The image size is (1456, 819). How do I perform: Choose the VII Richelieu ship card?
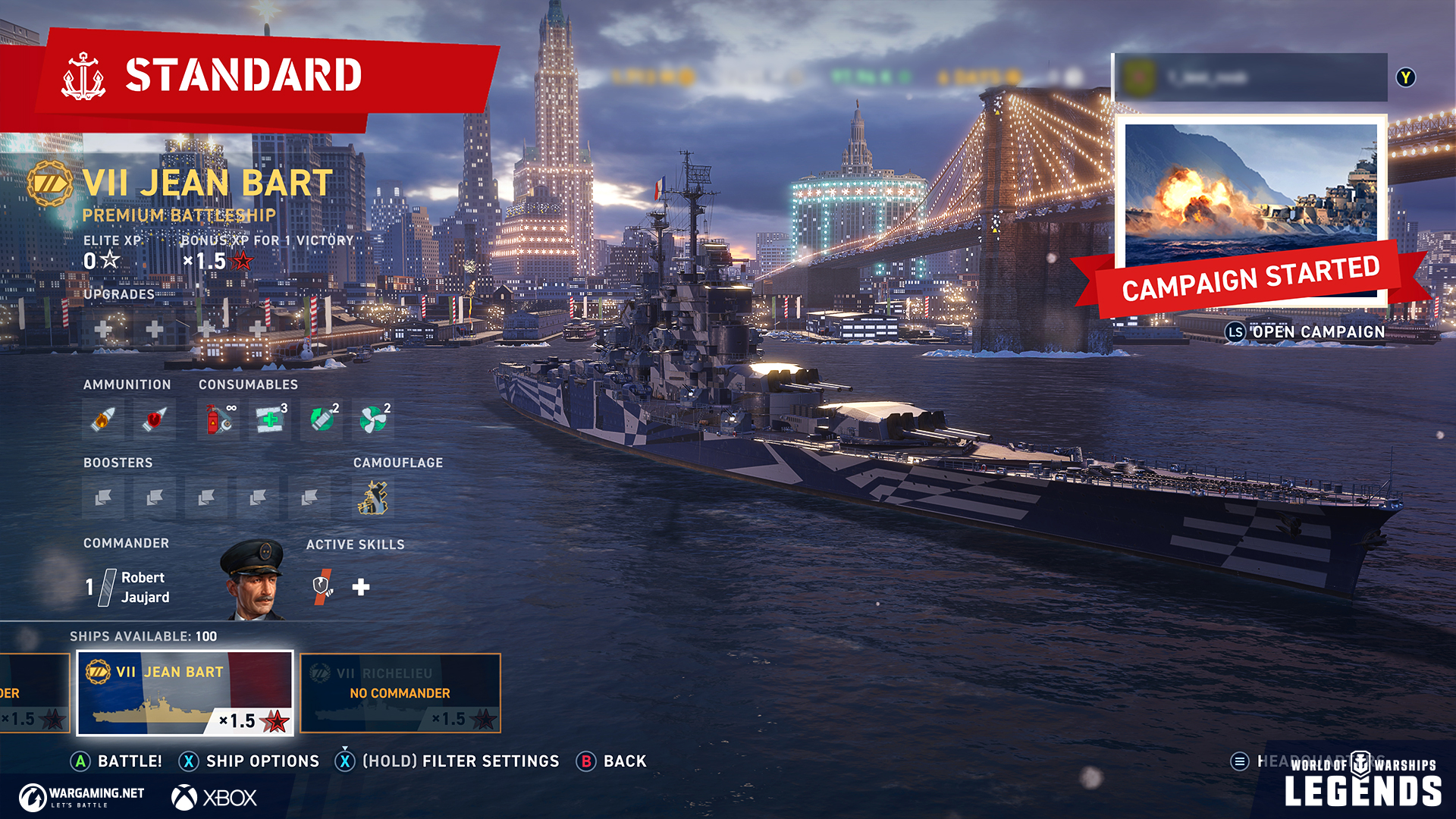coord(400,693)
